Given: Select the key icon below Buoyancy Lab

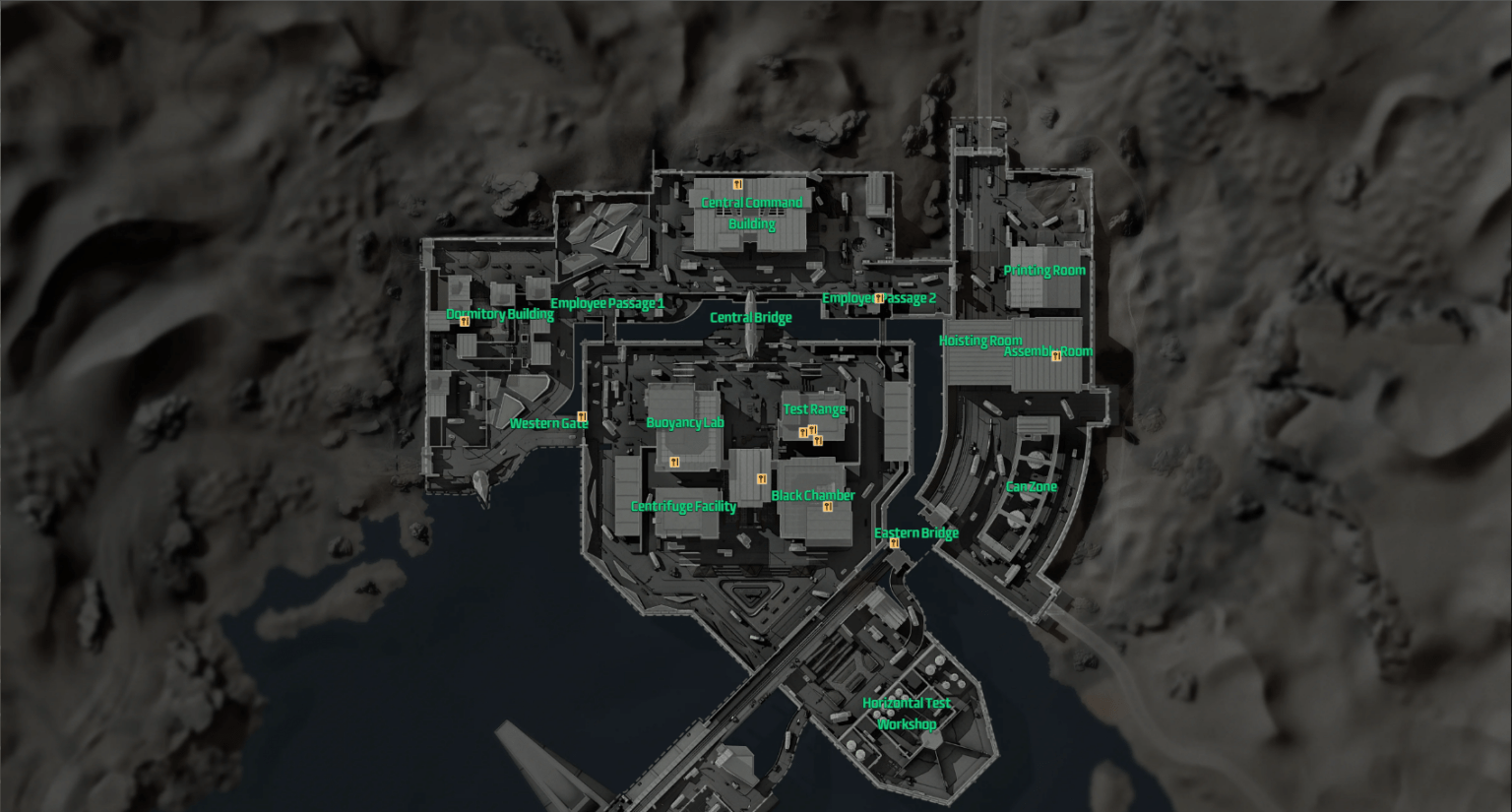Looking at the screenshot, I should pyautogui.click(x=674, y=461).
